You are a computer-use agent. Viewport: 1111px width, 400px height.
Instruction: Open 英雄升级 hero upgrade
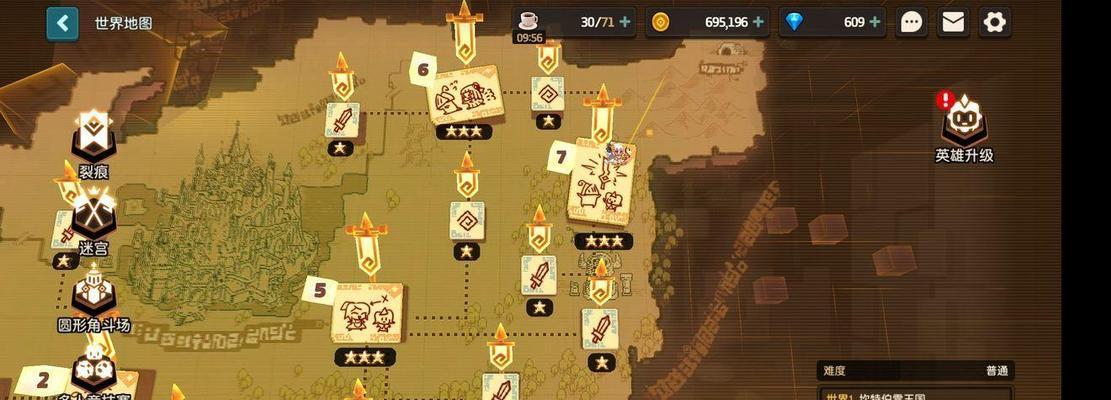964,125
